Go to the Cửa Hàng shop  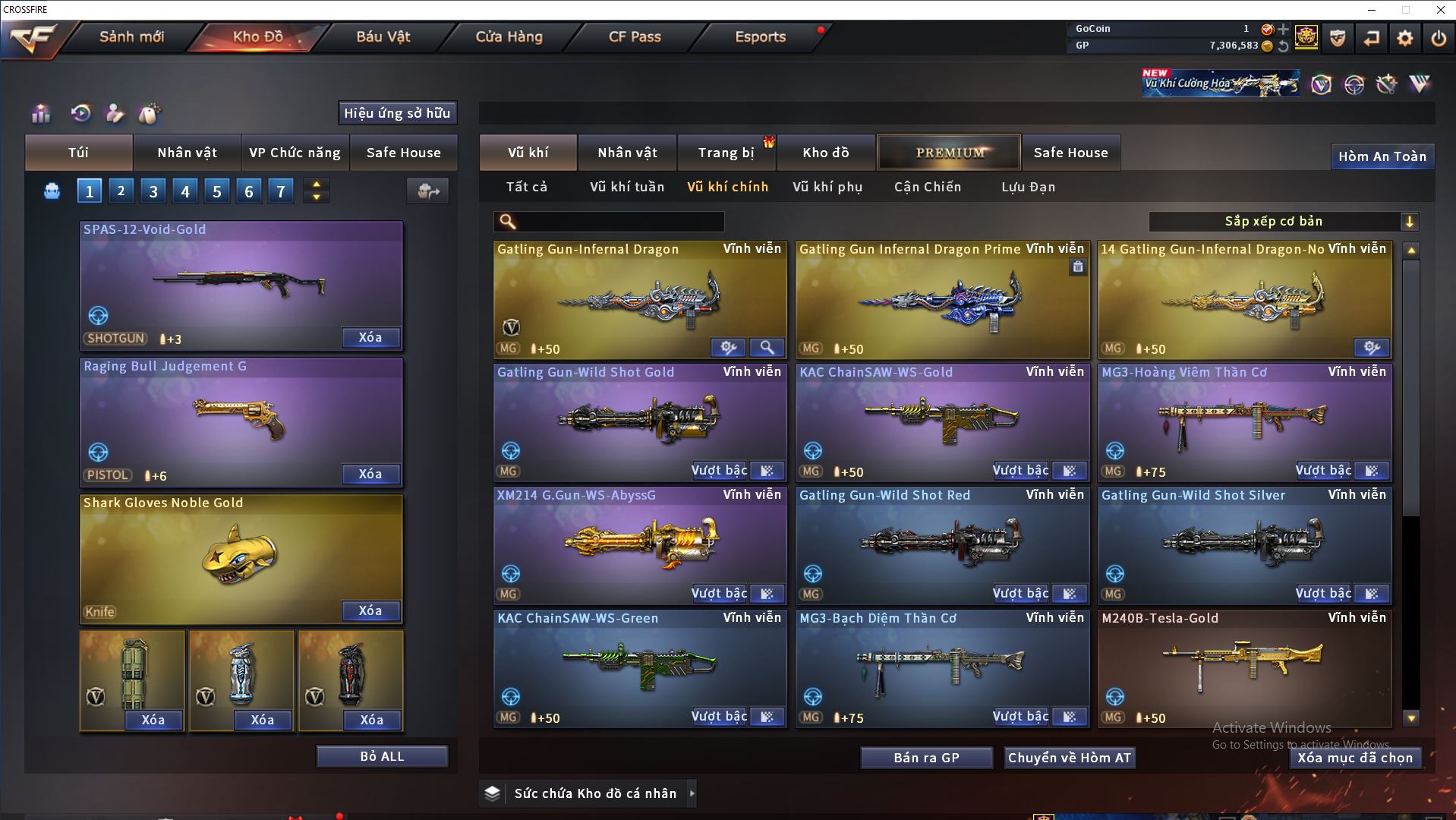[509, 36]
